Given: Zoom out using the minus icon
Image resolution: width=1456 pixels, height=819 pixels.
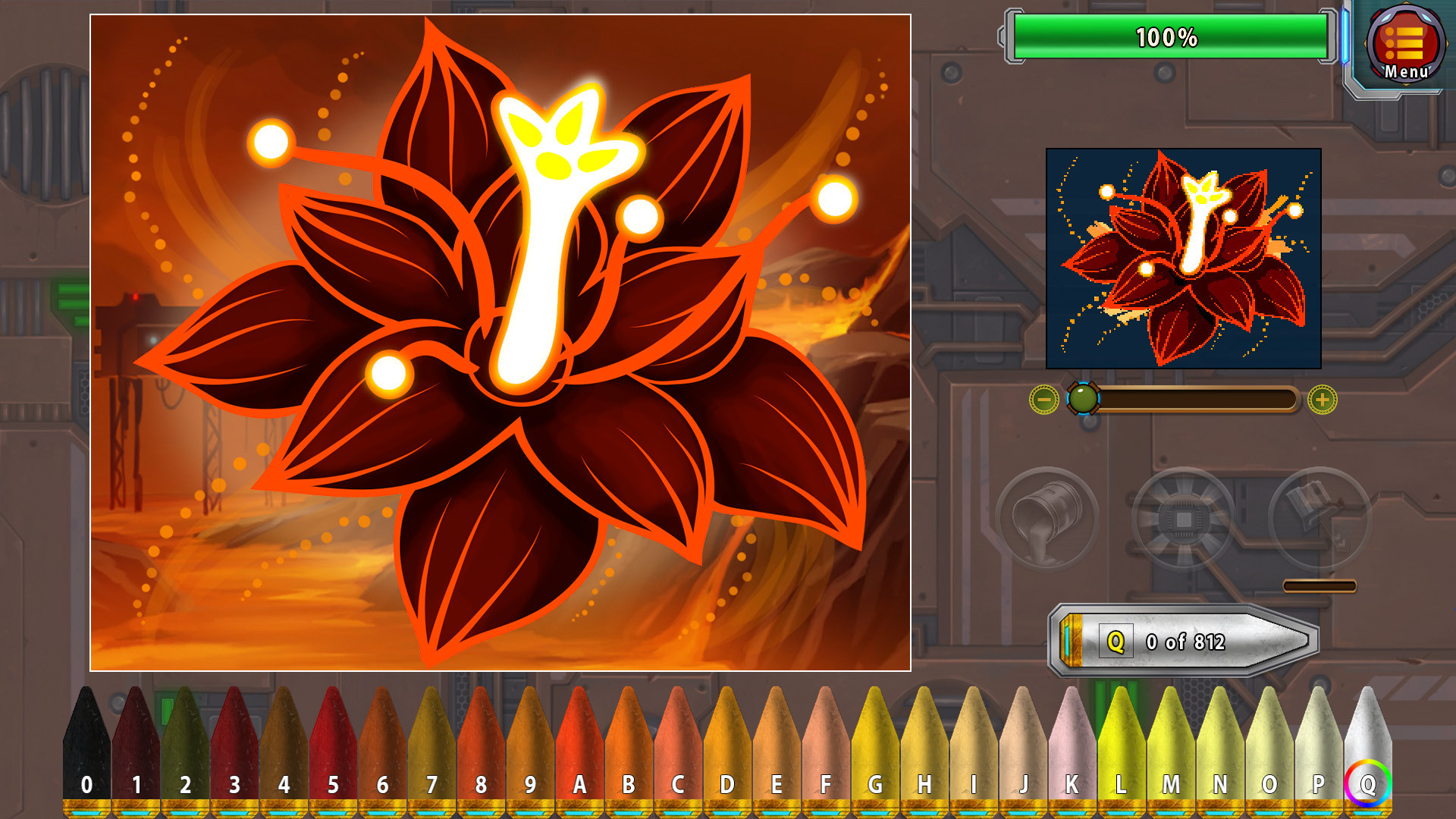Looking at the screenshot, I should (1044, 400).
